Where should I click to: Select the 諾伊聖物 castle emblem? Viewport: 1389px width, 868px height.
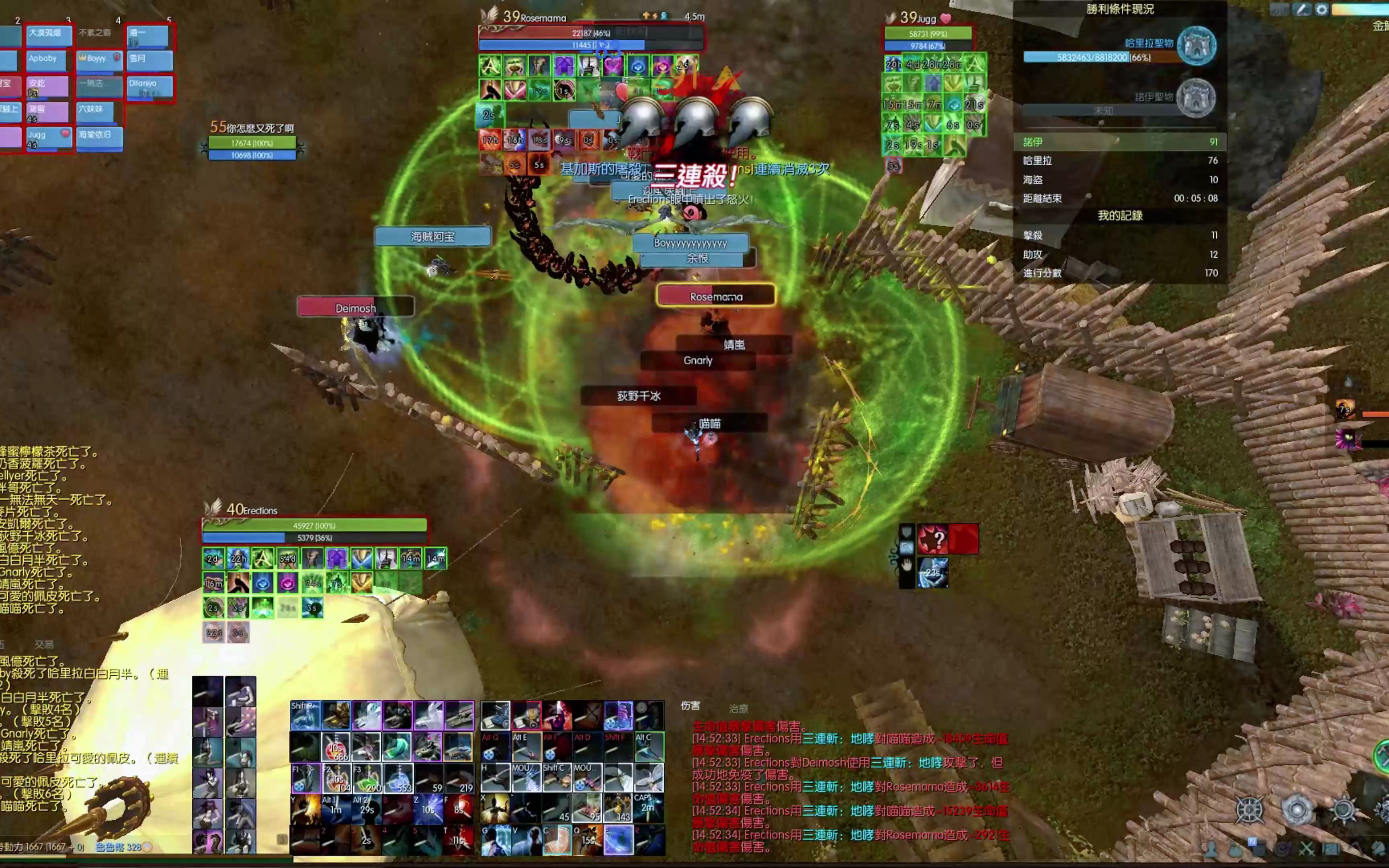(x=1196, y=98)
